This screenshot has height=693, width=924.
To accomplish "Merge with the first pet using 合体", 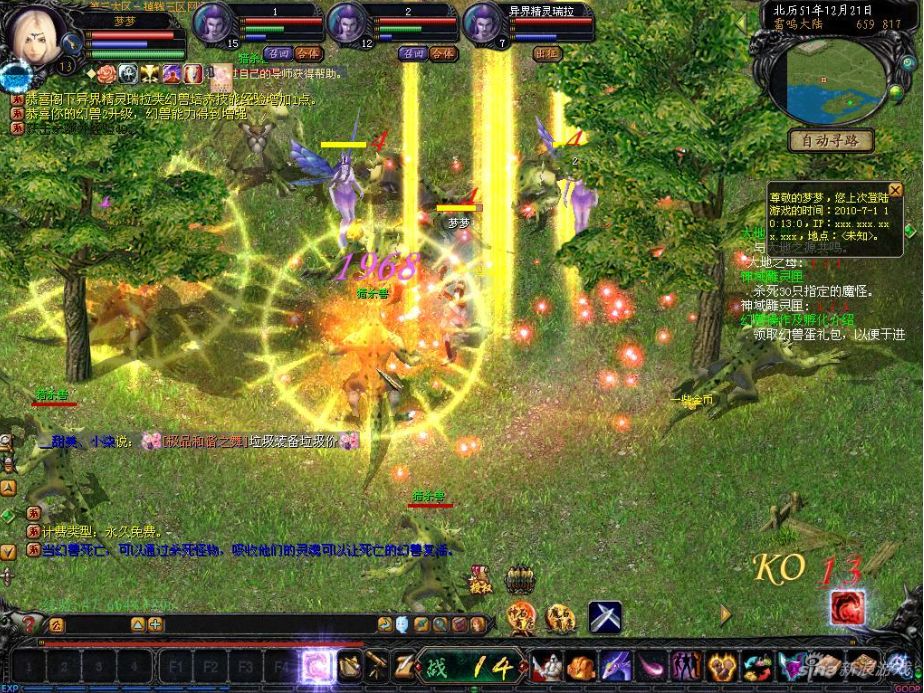I will click(309, 53).
